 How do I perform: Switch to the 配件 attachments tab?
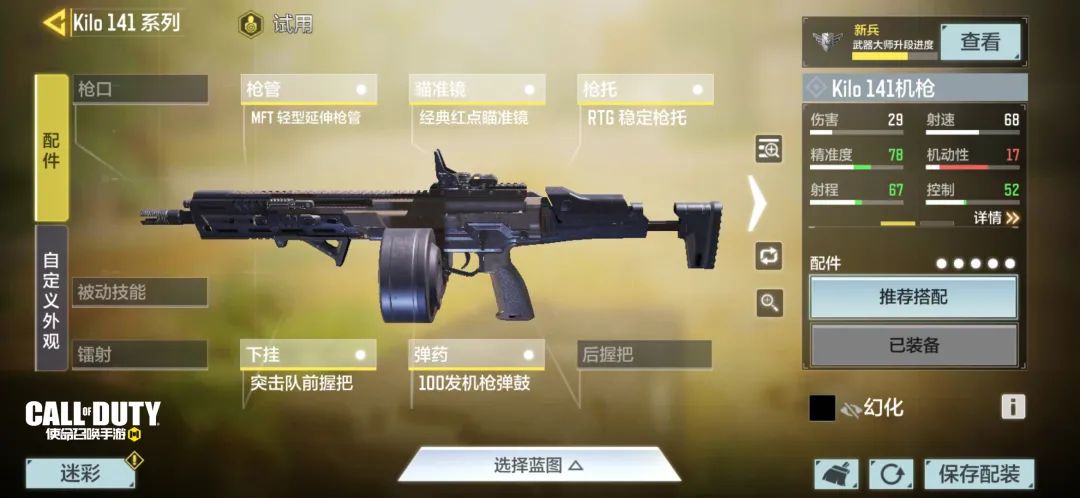[x=51, y=148]
